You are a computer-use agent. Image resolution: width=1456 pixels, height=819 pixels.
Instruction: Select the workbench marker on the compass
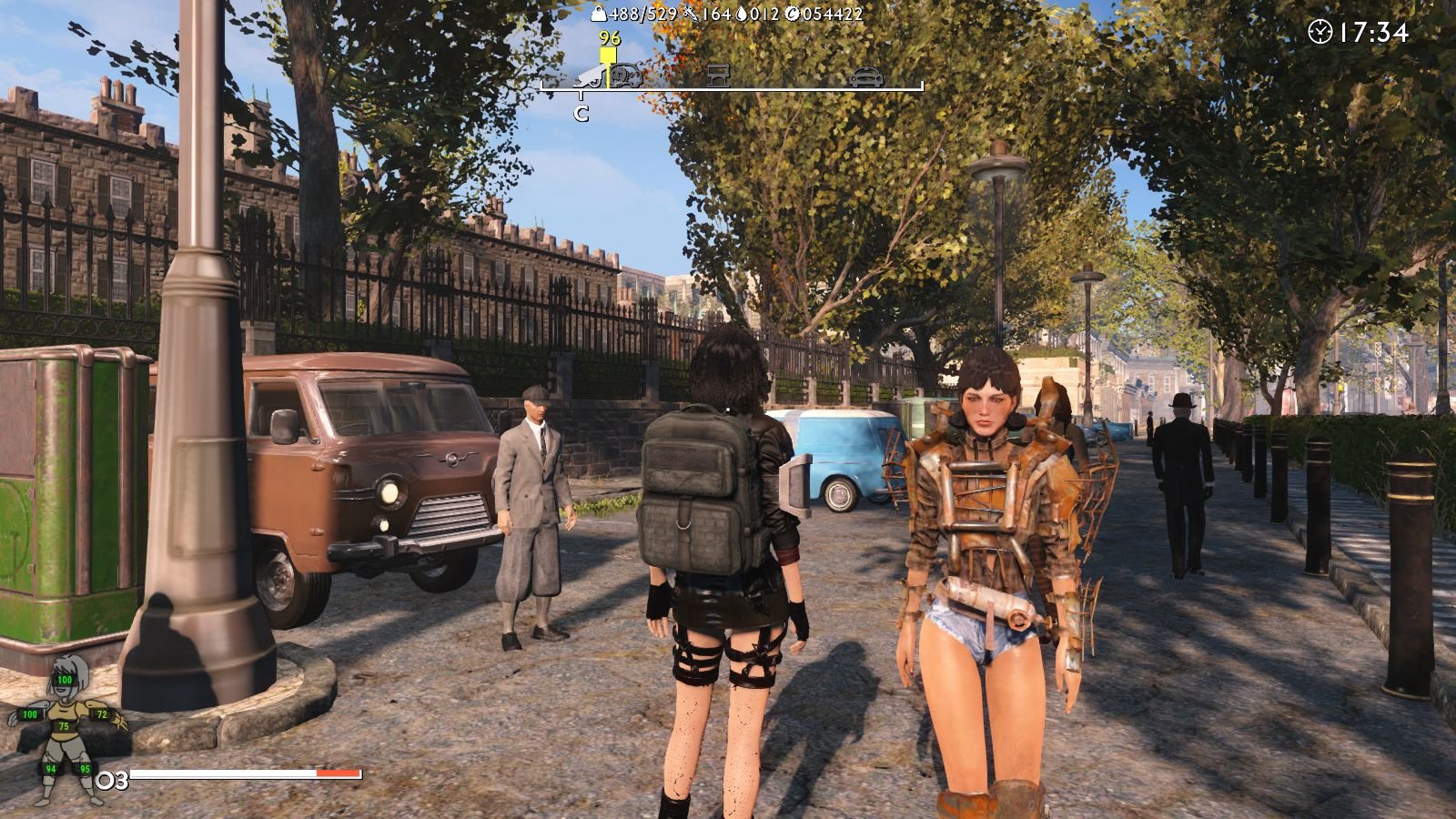[719, 75]
